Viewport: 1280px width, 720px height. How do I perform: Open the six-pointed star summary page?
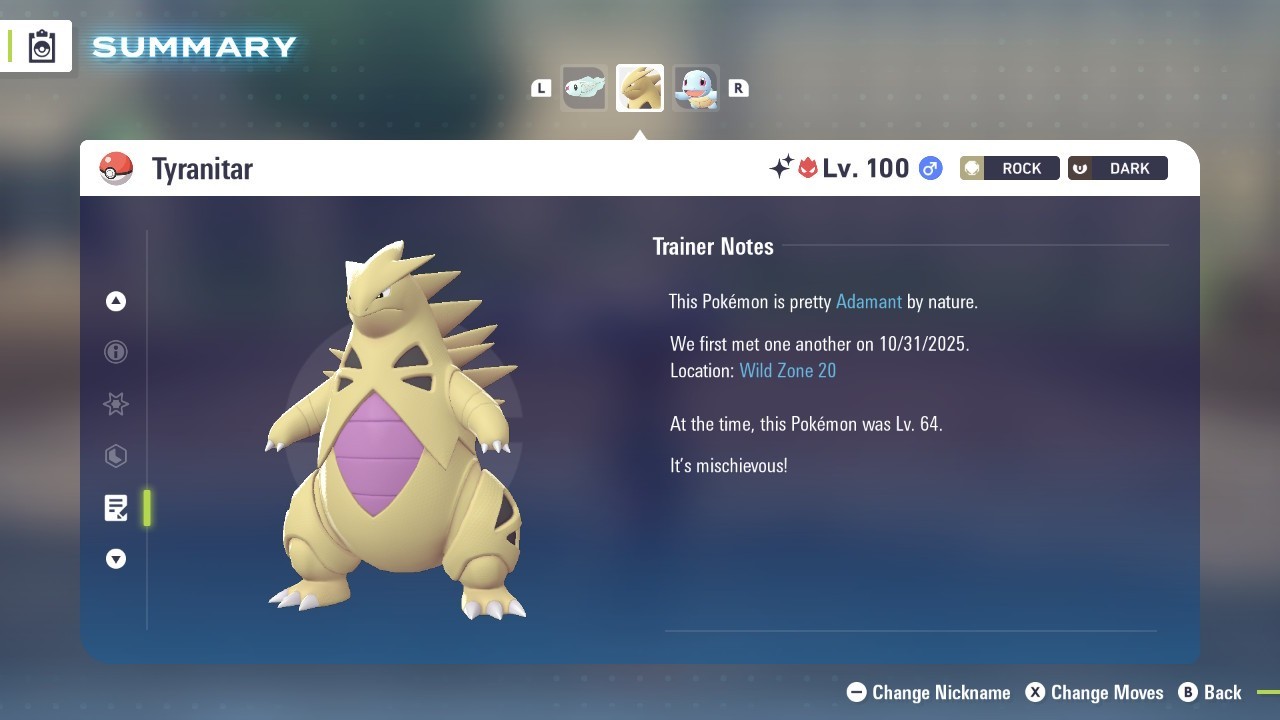click(x=116, y=404)
